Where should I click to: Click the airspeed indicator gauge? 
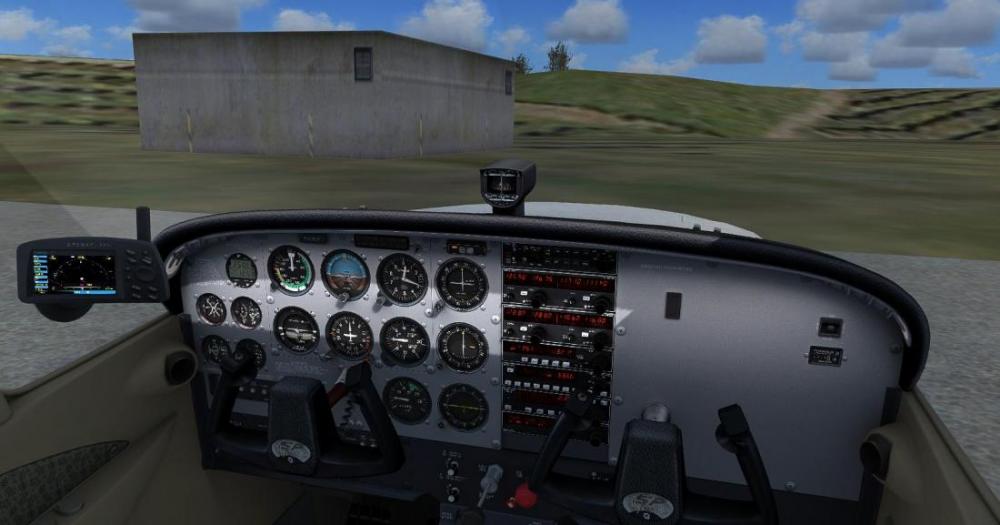tap(290, 269)
